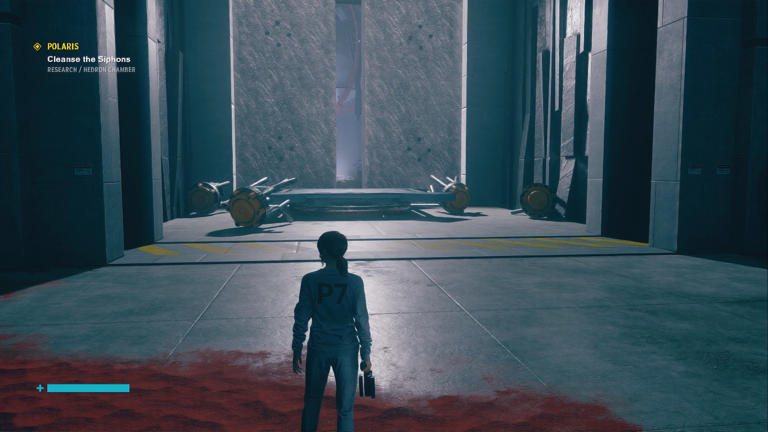
Task: Select the Polaris mission title
Action: (x=63, y=46)
